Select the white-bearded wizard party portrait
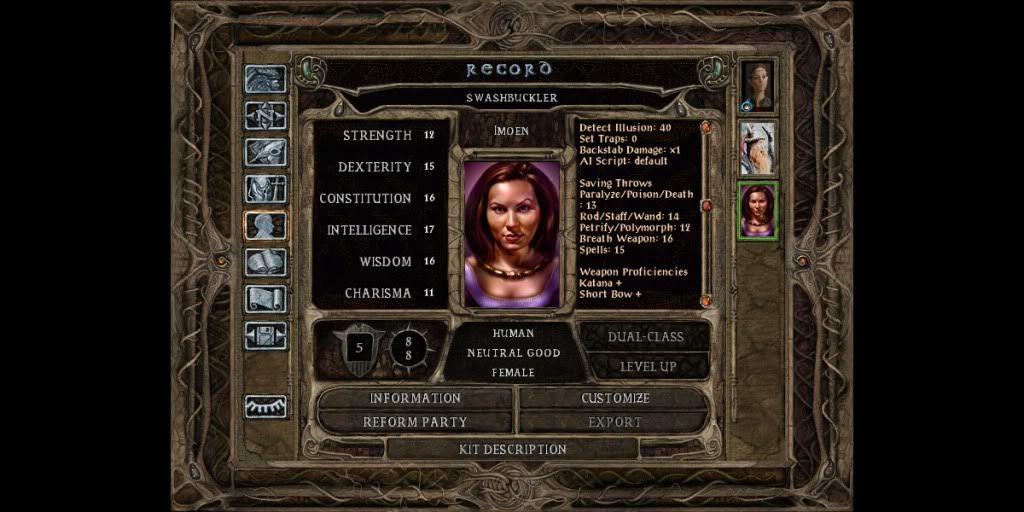The image size is (1024, 512). pyautogui.click(x=758, y=148)
